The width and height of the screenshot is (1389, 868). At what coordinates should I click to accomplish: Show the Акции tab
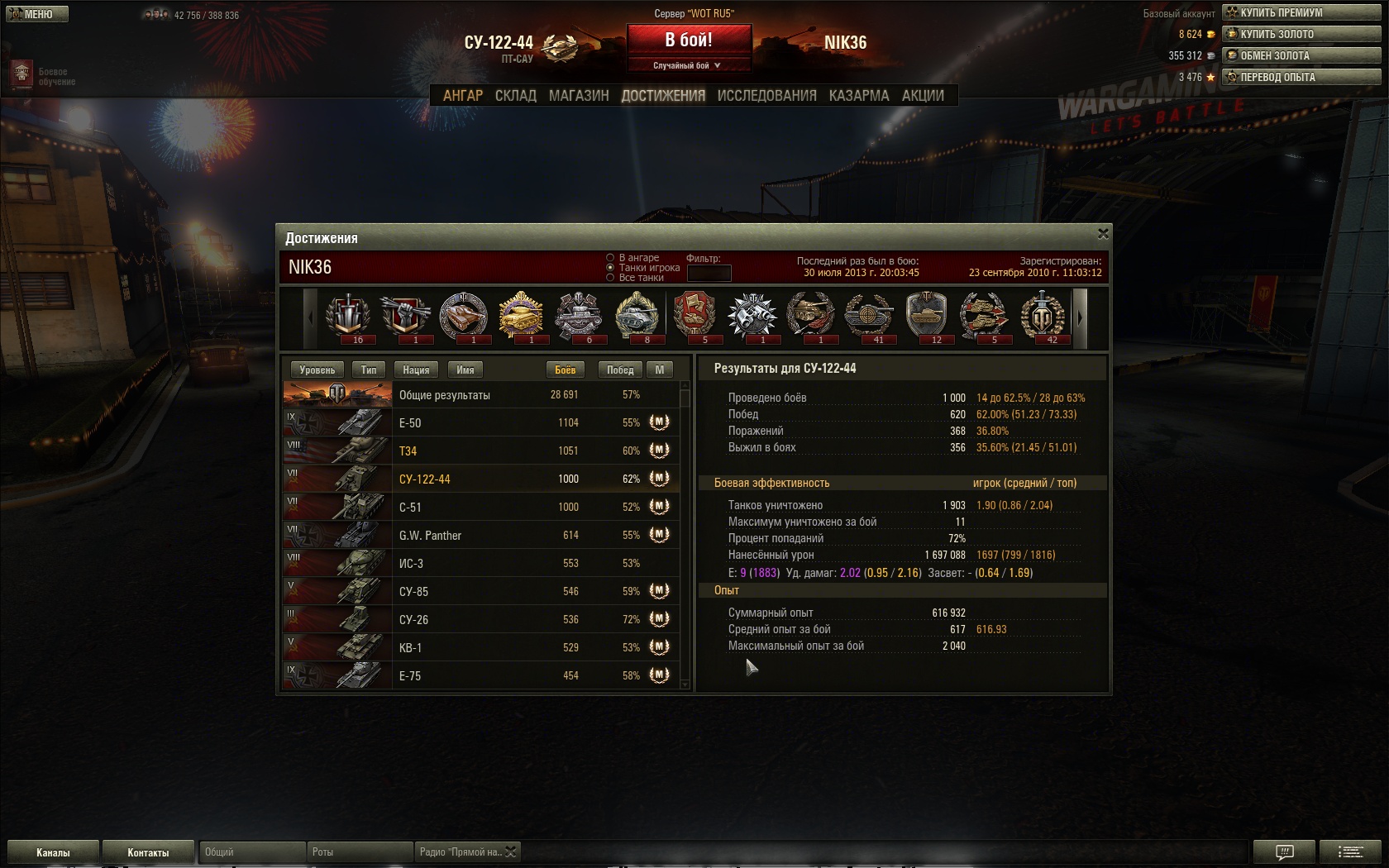[x=923, y=96]
